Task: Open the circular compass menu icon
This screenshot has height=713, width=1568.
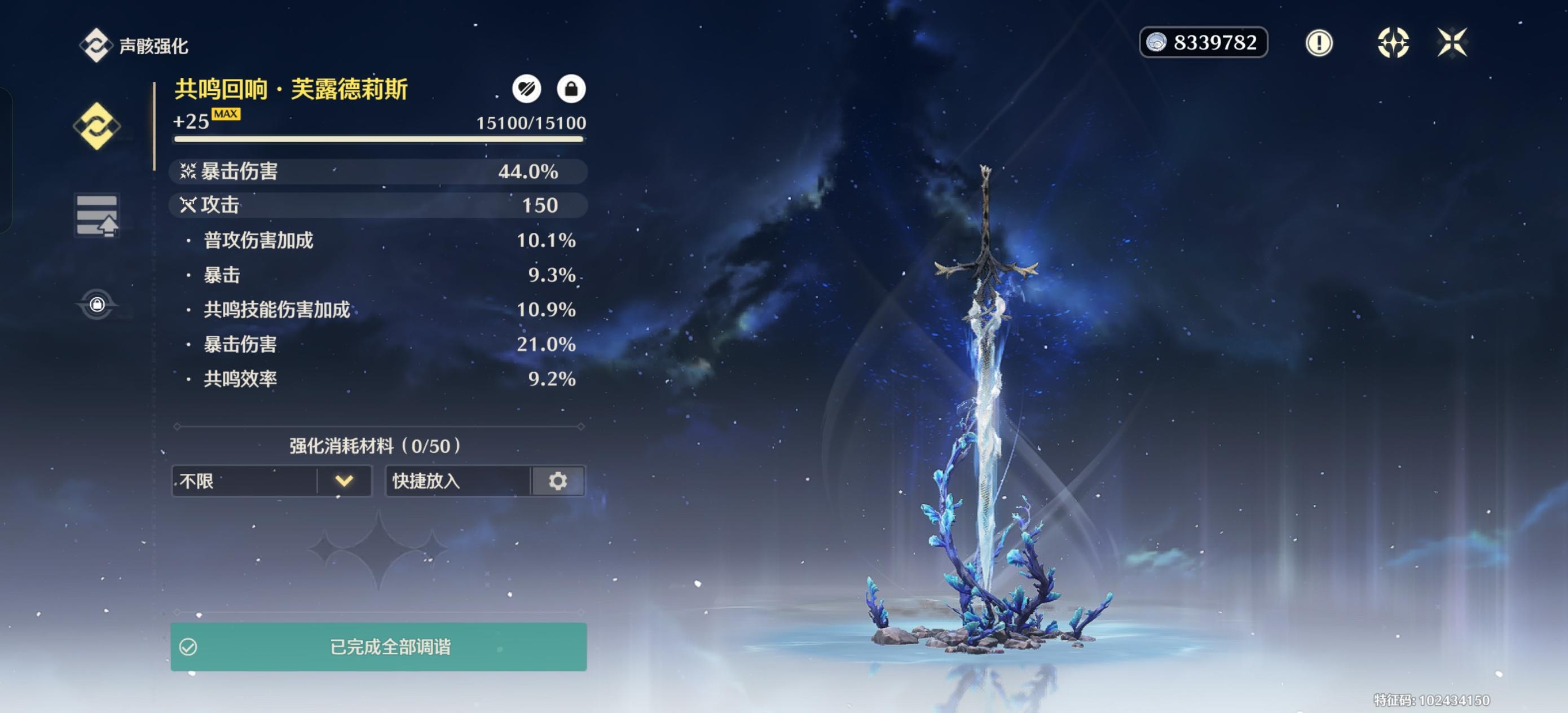Action: [x=1393, y=43]
